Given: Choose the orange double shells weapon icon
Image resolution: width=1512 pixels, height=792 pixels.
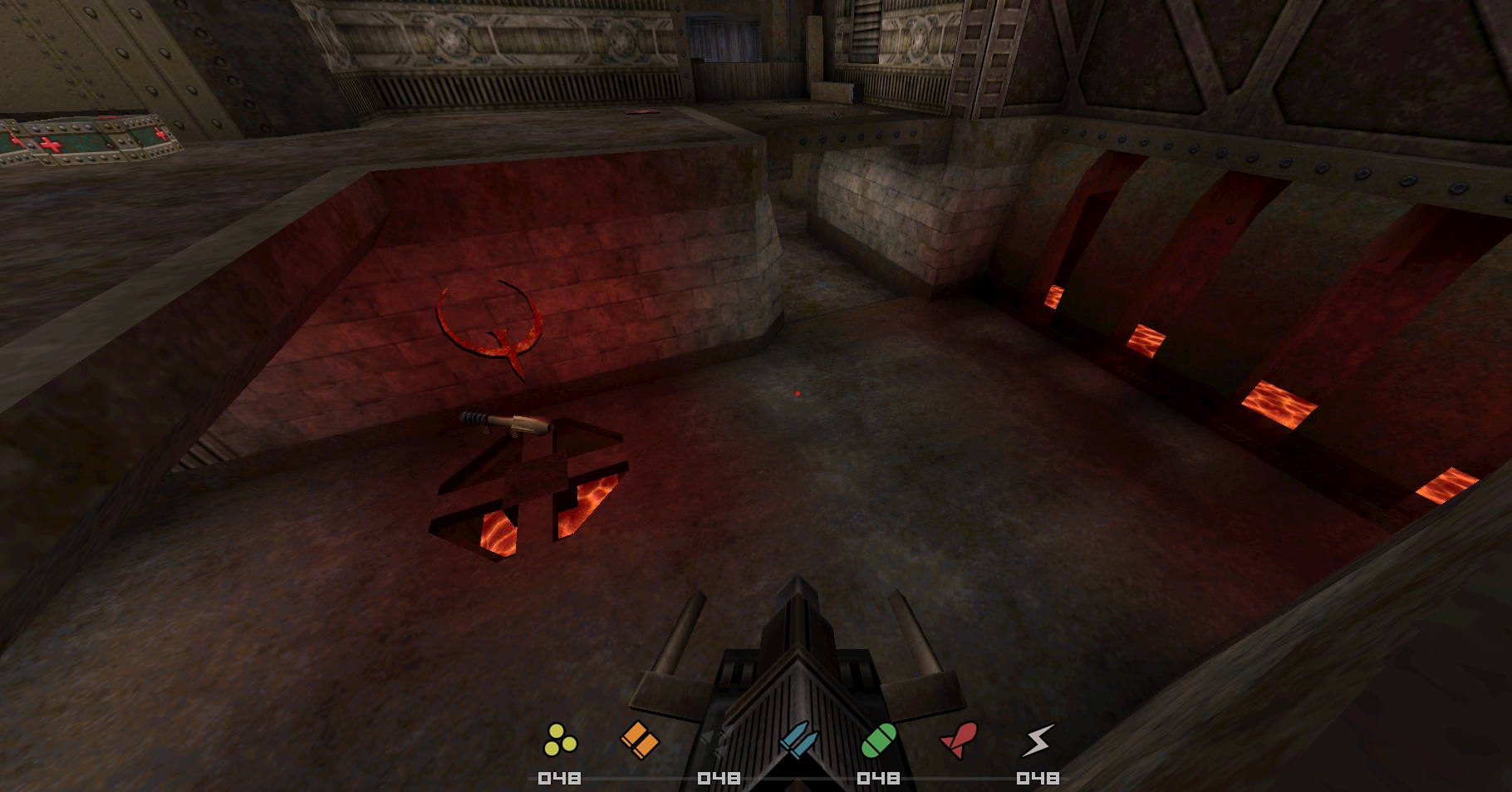Looking at the screenshot, I should [640, 740].
